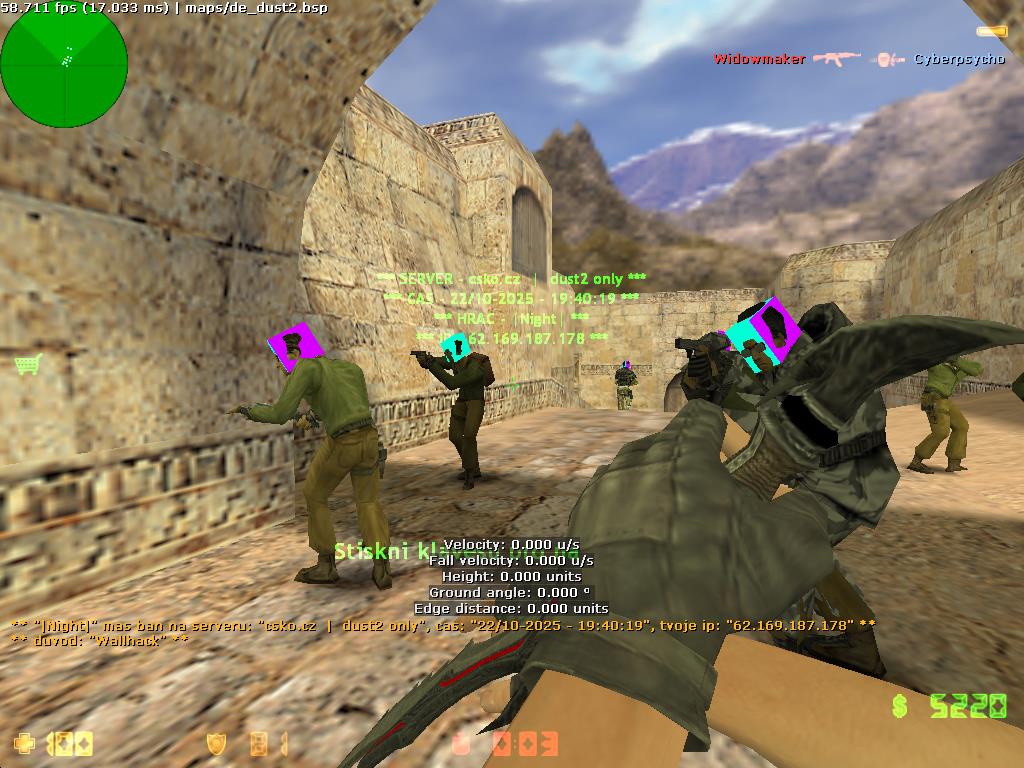The width and height of the screenshot is (1024, 768).
Task: Click the armor shield icon
Action: pos(215,743)
